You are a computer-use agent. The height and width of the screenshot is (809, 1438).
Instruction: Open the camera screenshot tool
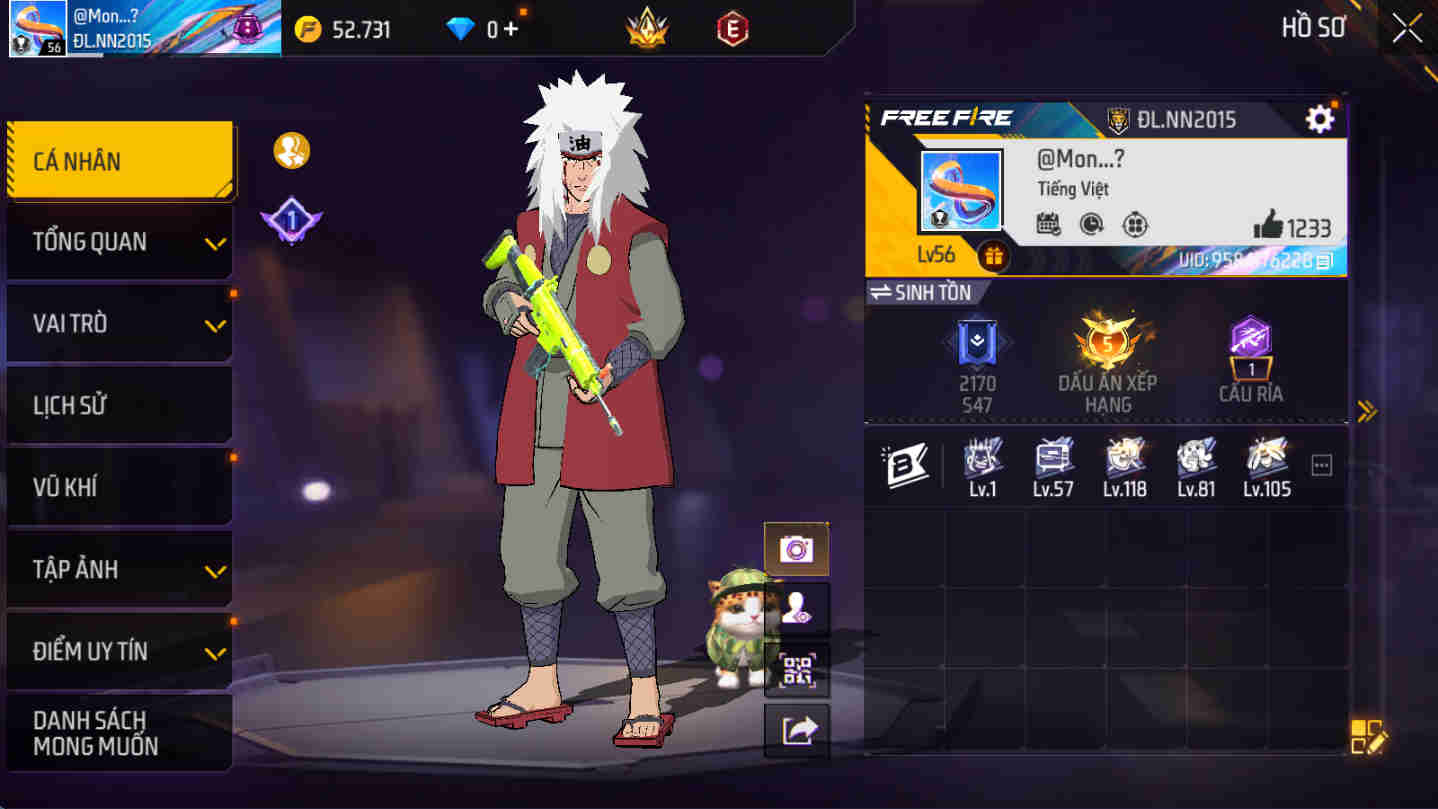coord(796,547)
